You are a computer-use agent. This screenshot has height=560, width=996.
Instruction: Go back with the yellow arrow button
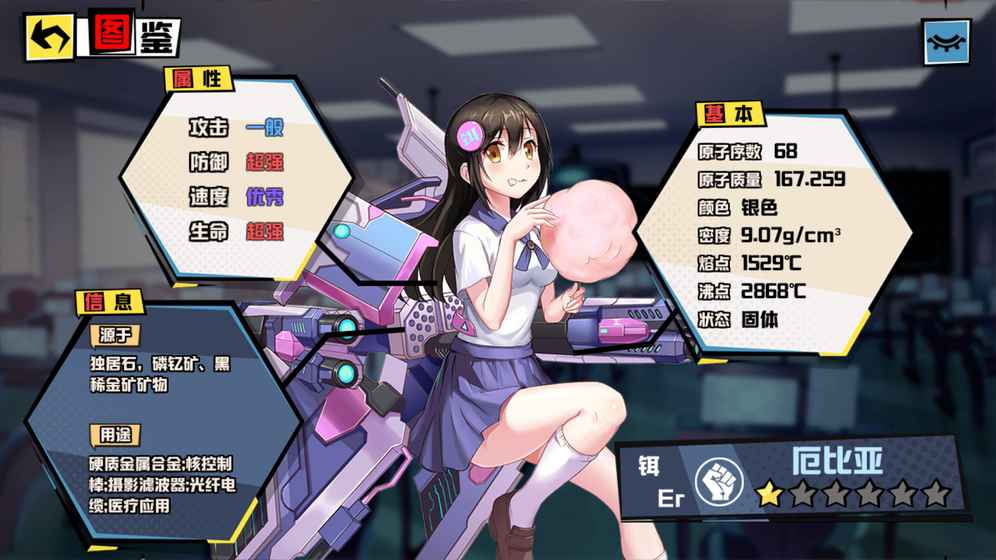tap(50, 38)
